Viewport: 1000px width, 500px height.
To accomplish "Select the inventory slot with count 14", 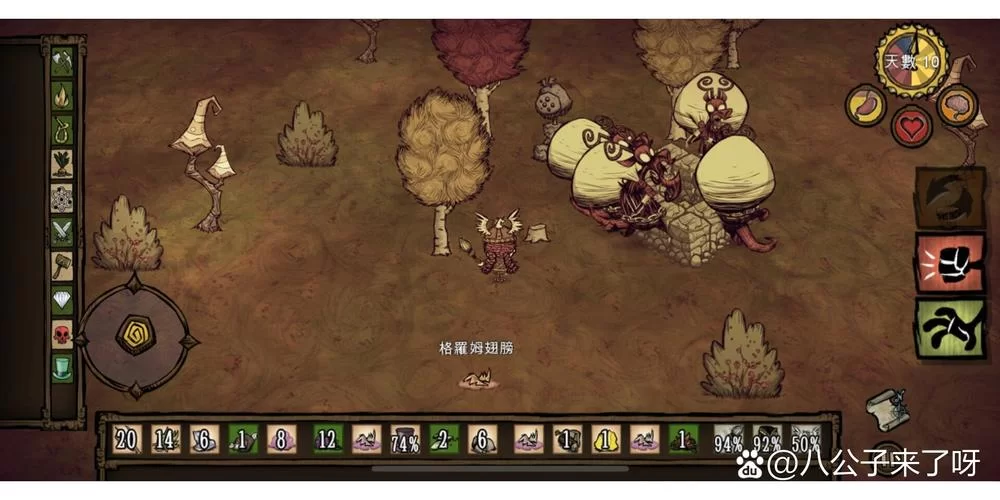I will coord(166,439).
